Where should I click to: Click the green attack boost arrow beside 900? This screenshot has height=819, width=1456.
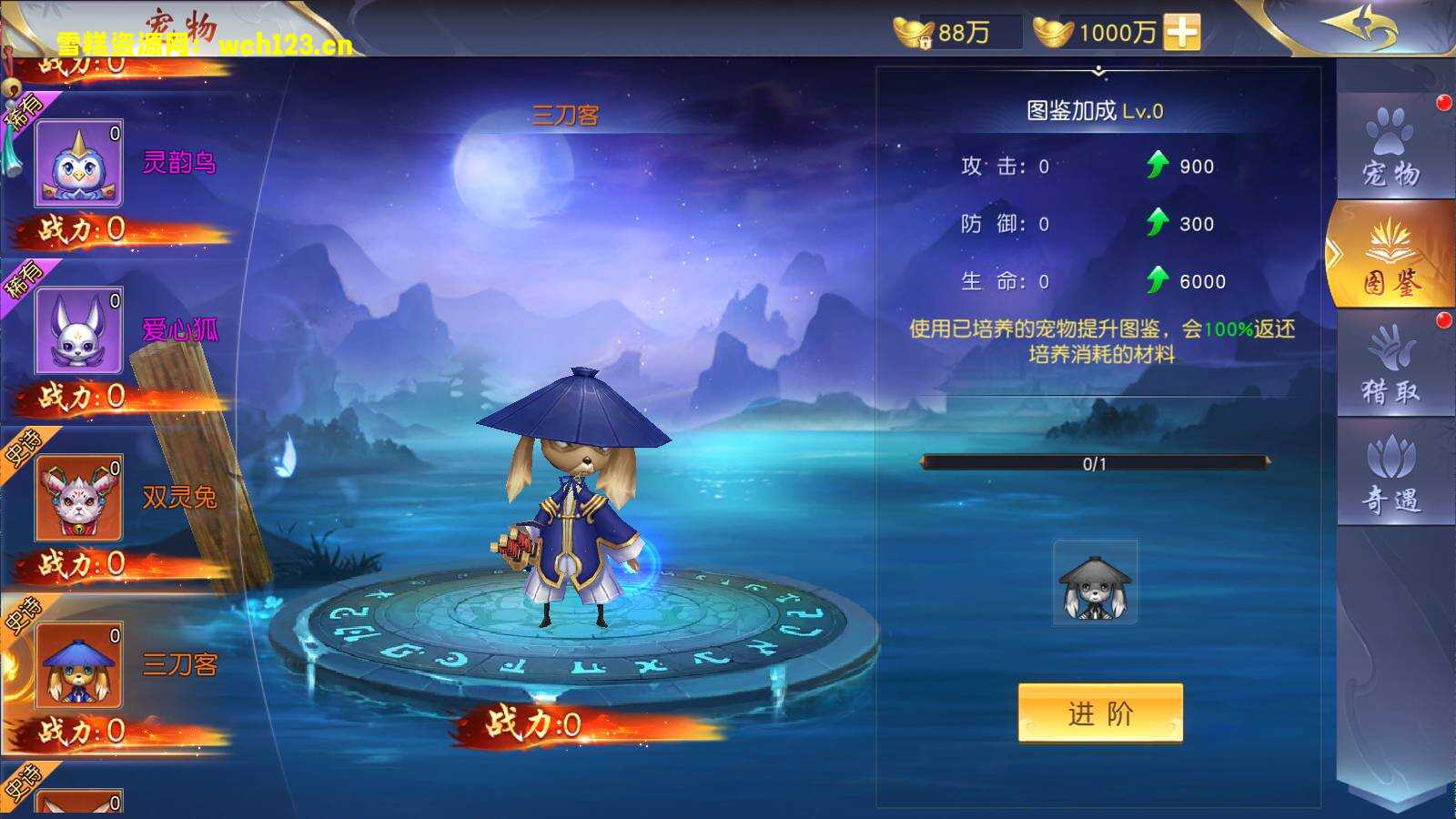pyautogui.click(x=1158, y=165)
